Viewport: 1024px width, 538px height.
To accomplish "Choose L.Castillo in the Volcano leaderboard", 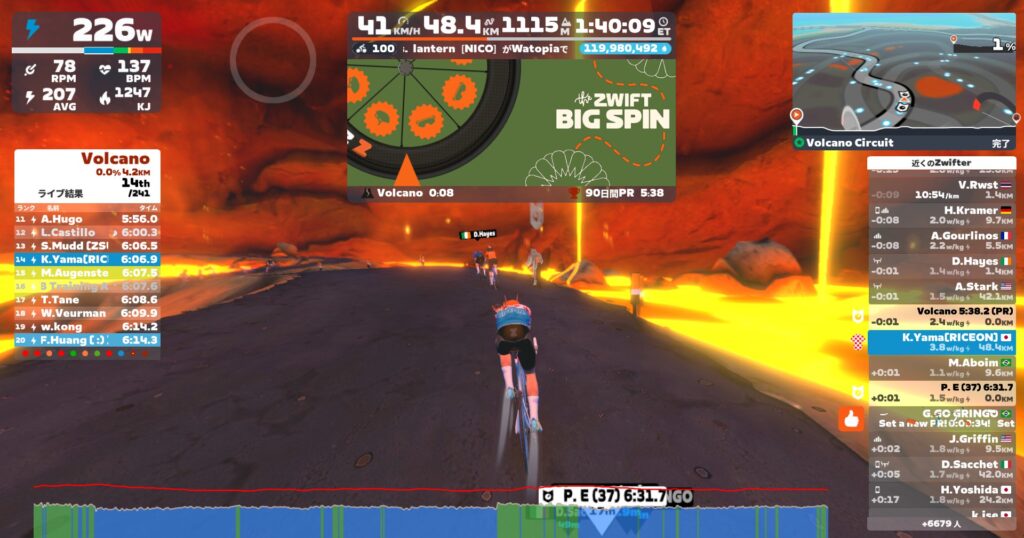I will pos(86,232).
